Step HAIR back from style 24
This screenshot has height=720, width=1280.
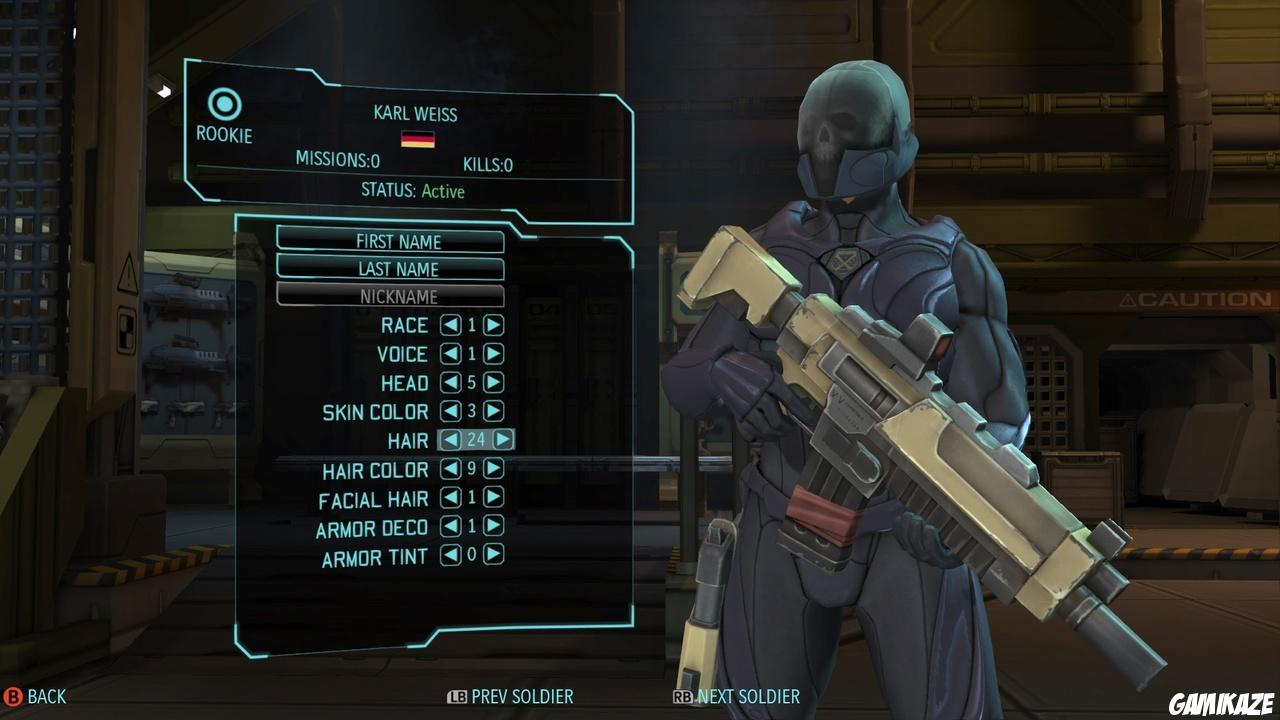[x=449, y=440]
